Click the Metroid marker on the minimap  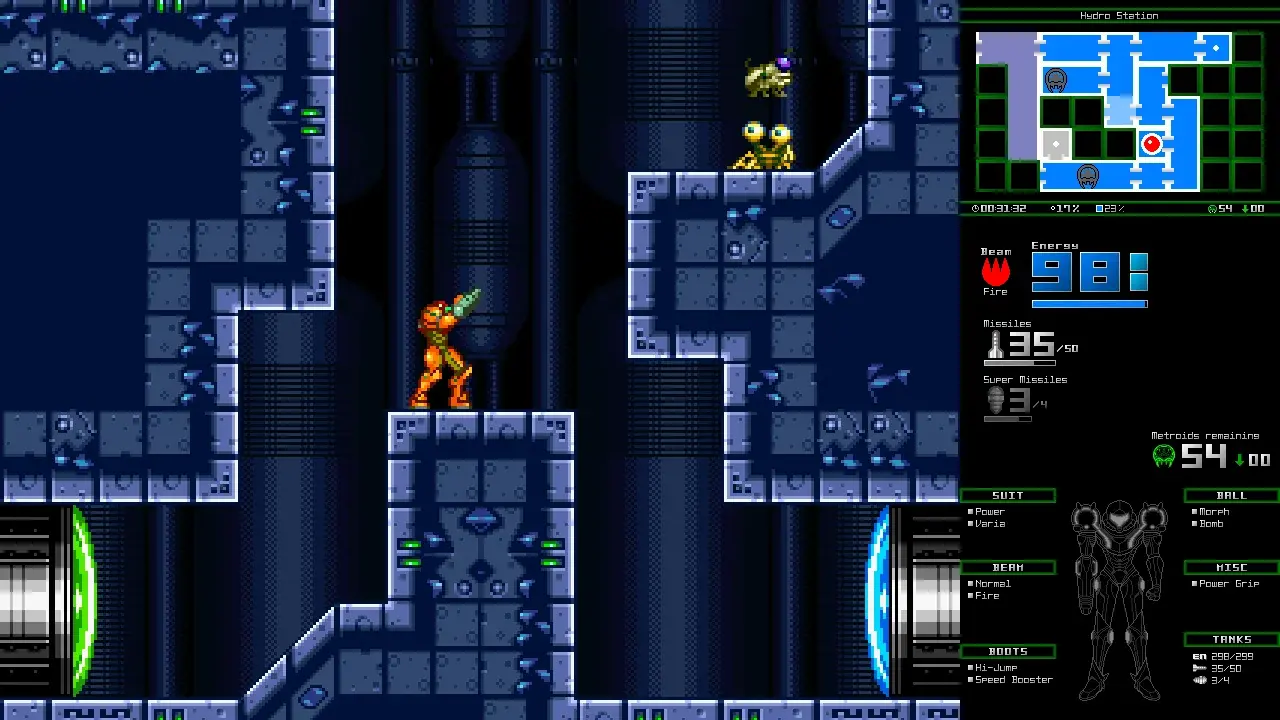(x=1055, y=80)
